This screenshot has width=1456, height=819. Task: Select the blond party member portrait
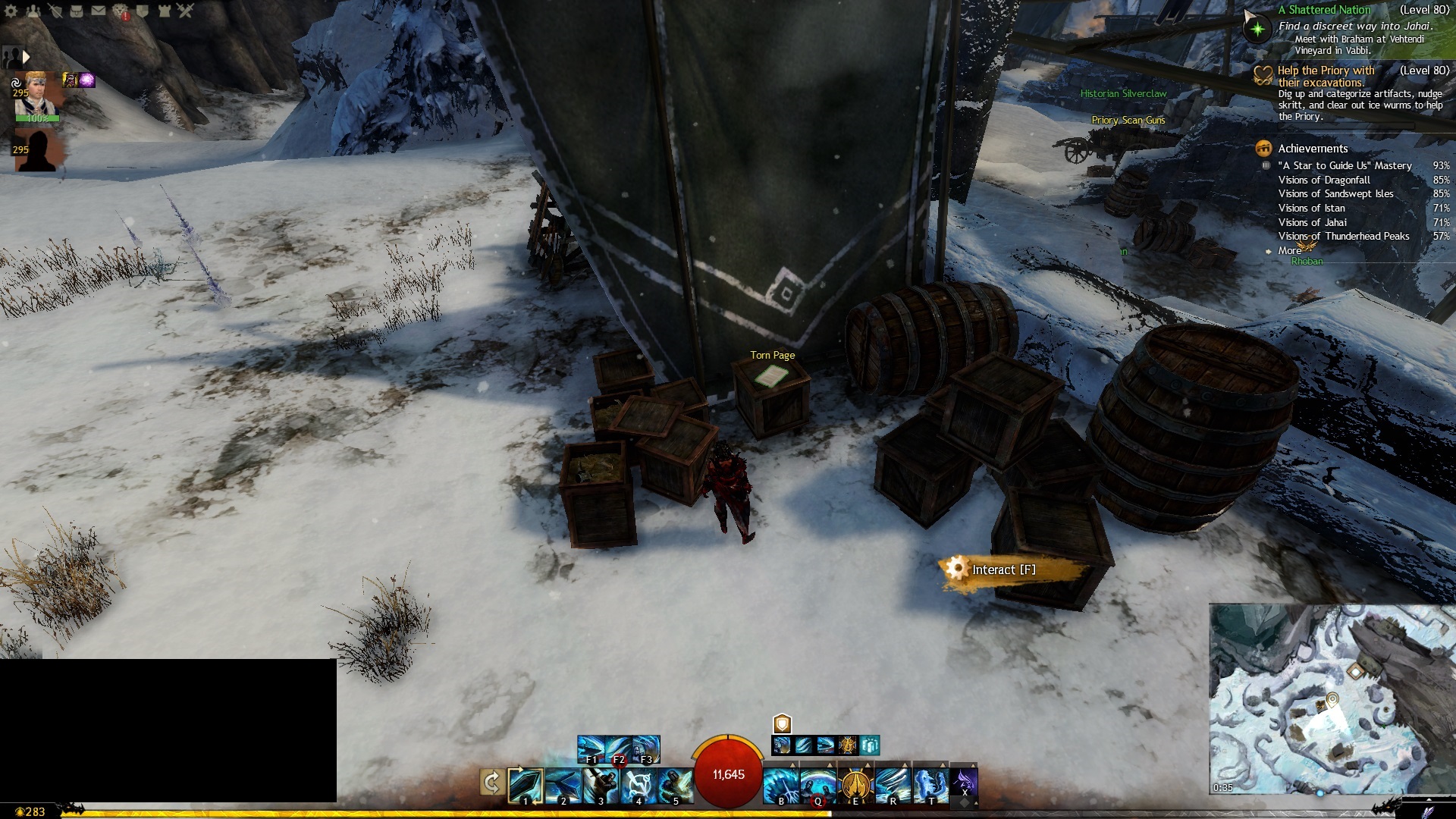38,96
